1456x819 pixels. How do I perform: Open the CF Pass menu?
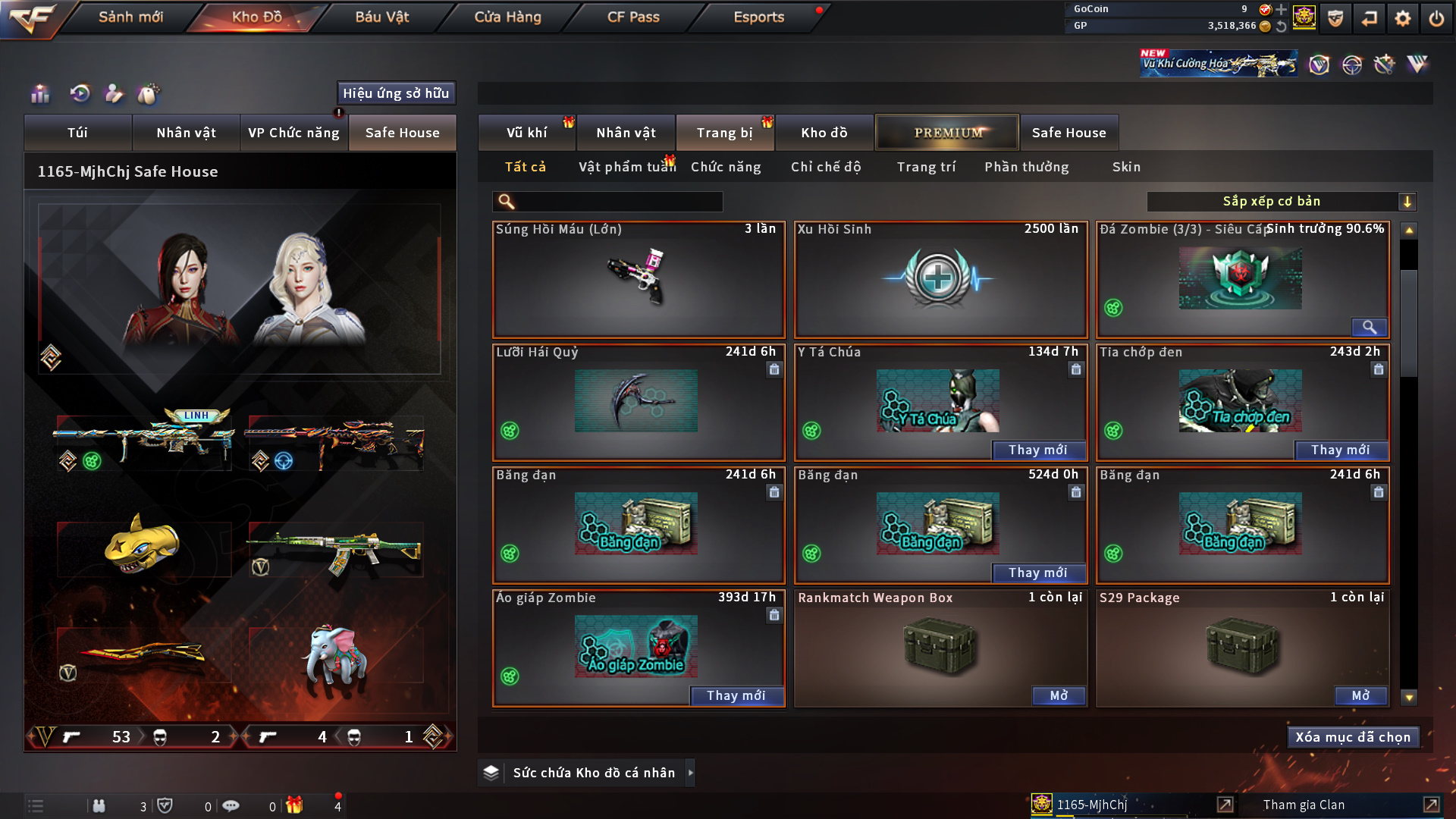(x=633, y=17)
